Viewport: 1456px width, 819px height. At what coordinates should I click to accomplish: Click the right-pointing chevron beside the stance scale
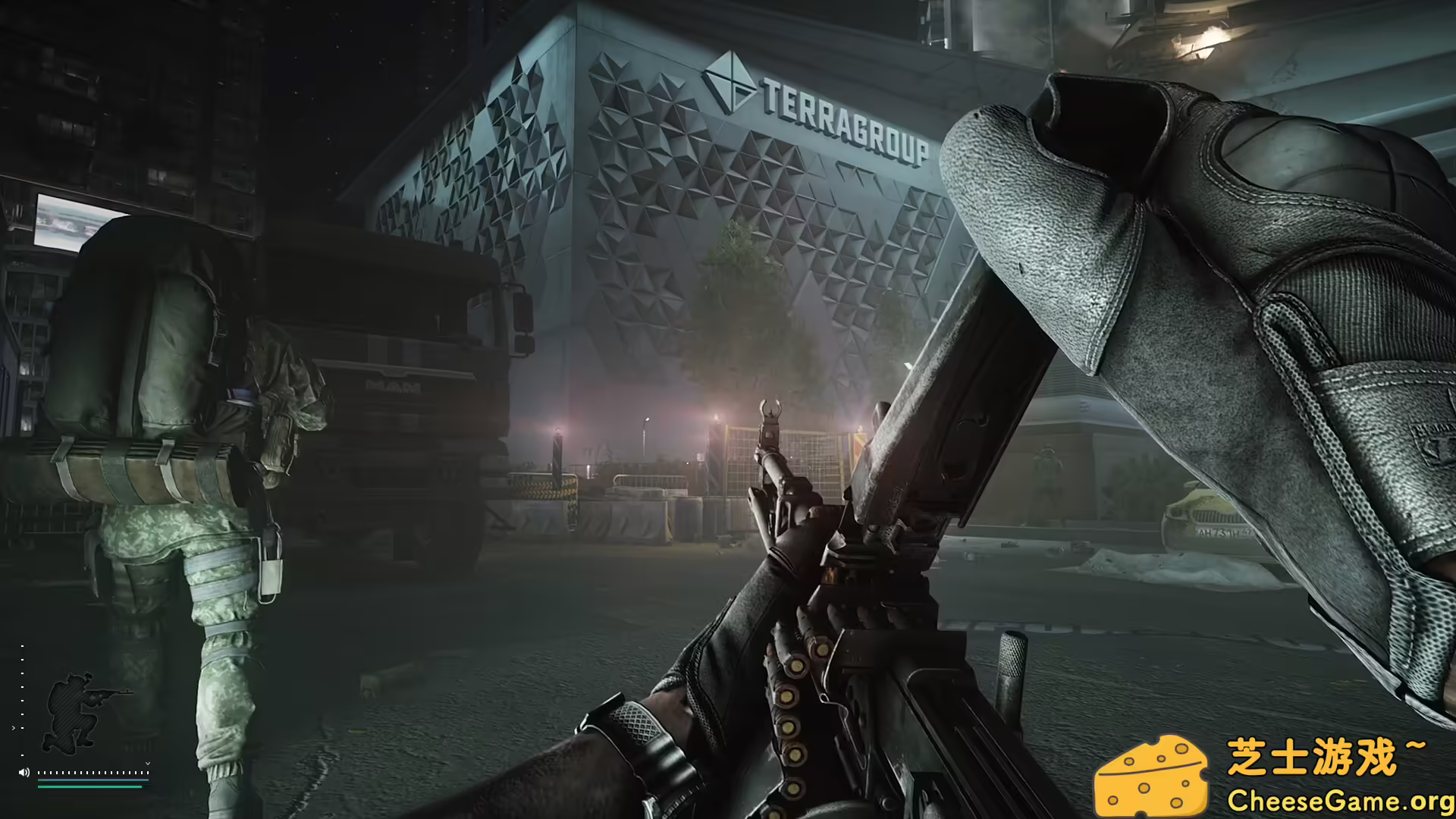tap(14, 728)
